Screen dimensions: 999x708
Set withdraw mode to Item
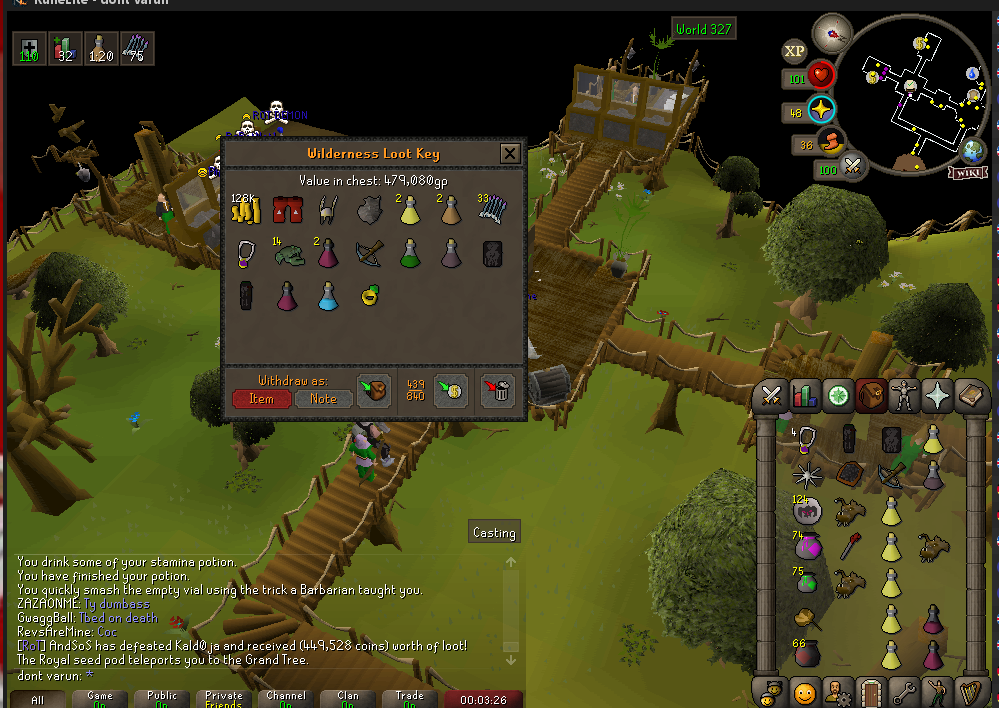[261, 398]
